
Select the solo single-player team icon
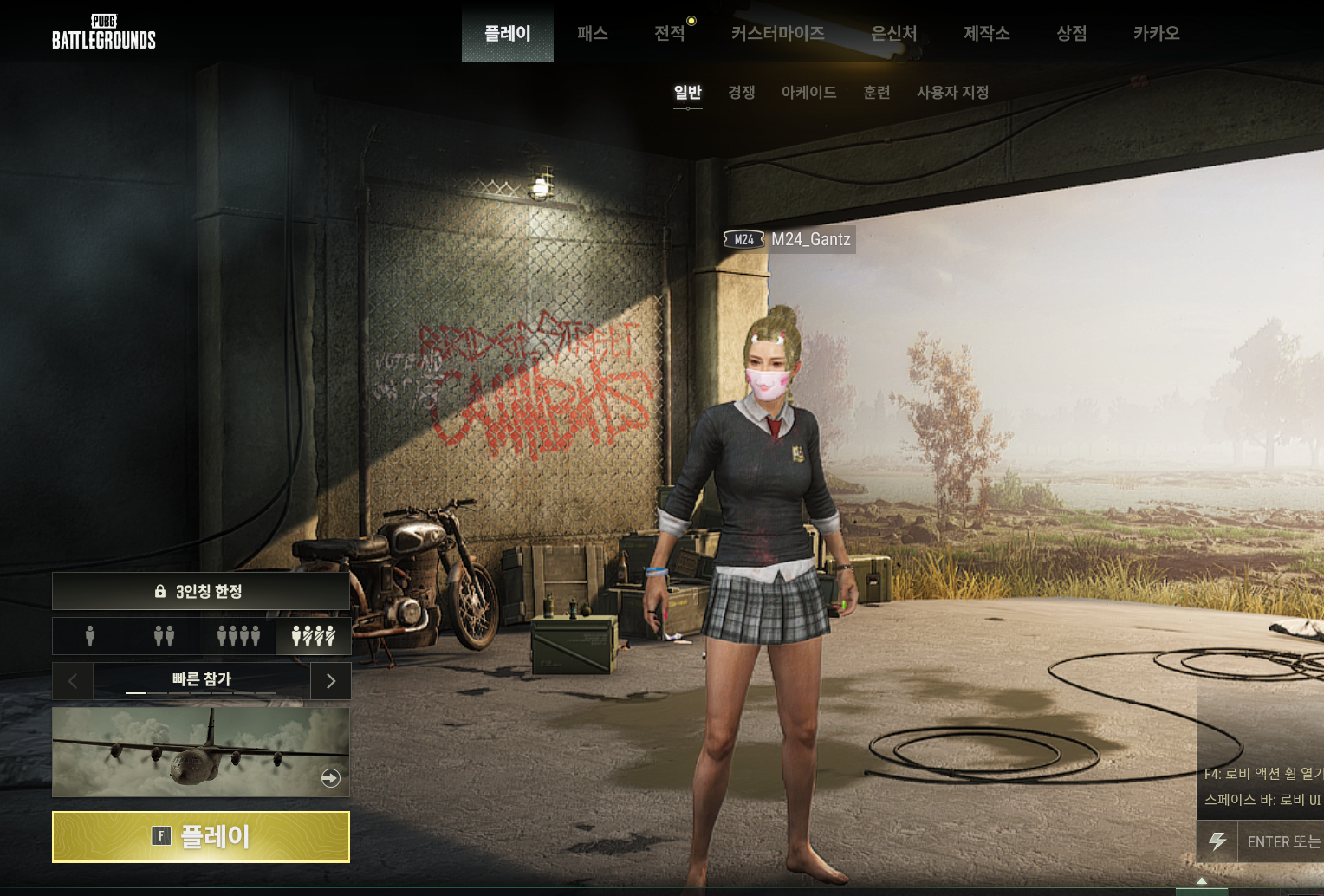point(90,636)
